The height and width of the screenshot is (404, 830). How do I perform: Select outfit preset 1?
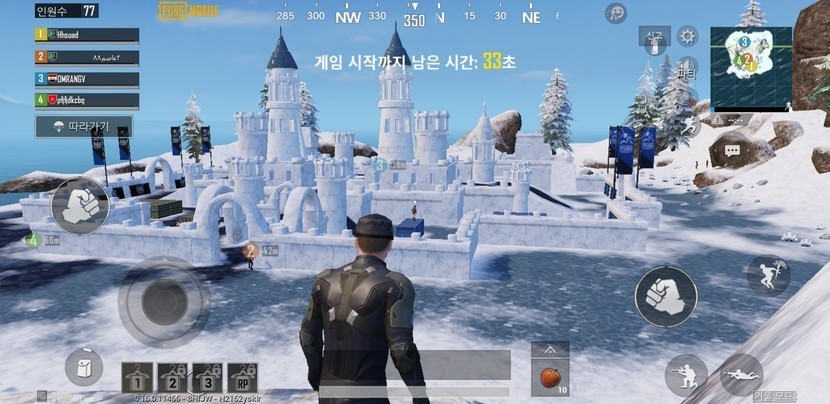click(138, 377)
